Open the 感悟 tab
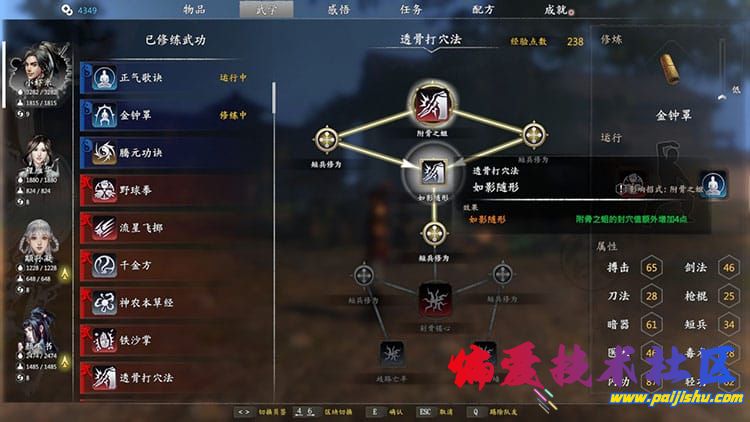Screen dimensions: 750x422 click(339, 9)
